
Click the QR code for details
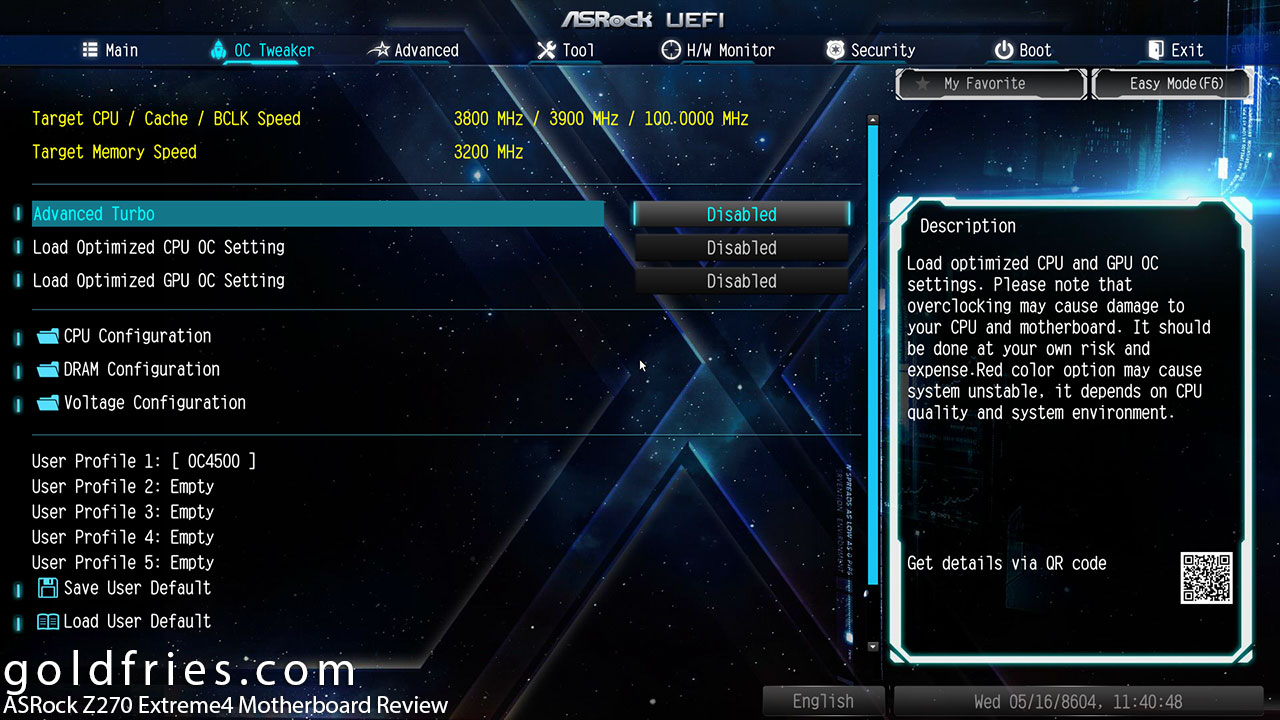click(1206, 577)
